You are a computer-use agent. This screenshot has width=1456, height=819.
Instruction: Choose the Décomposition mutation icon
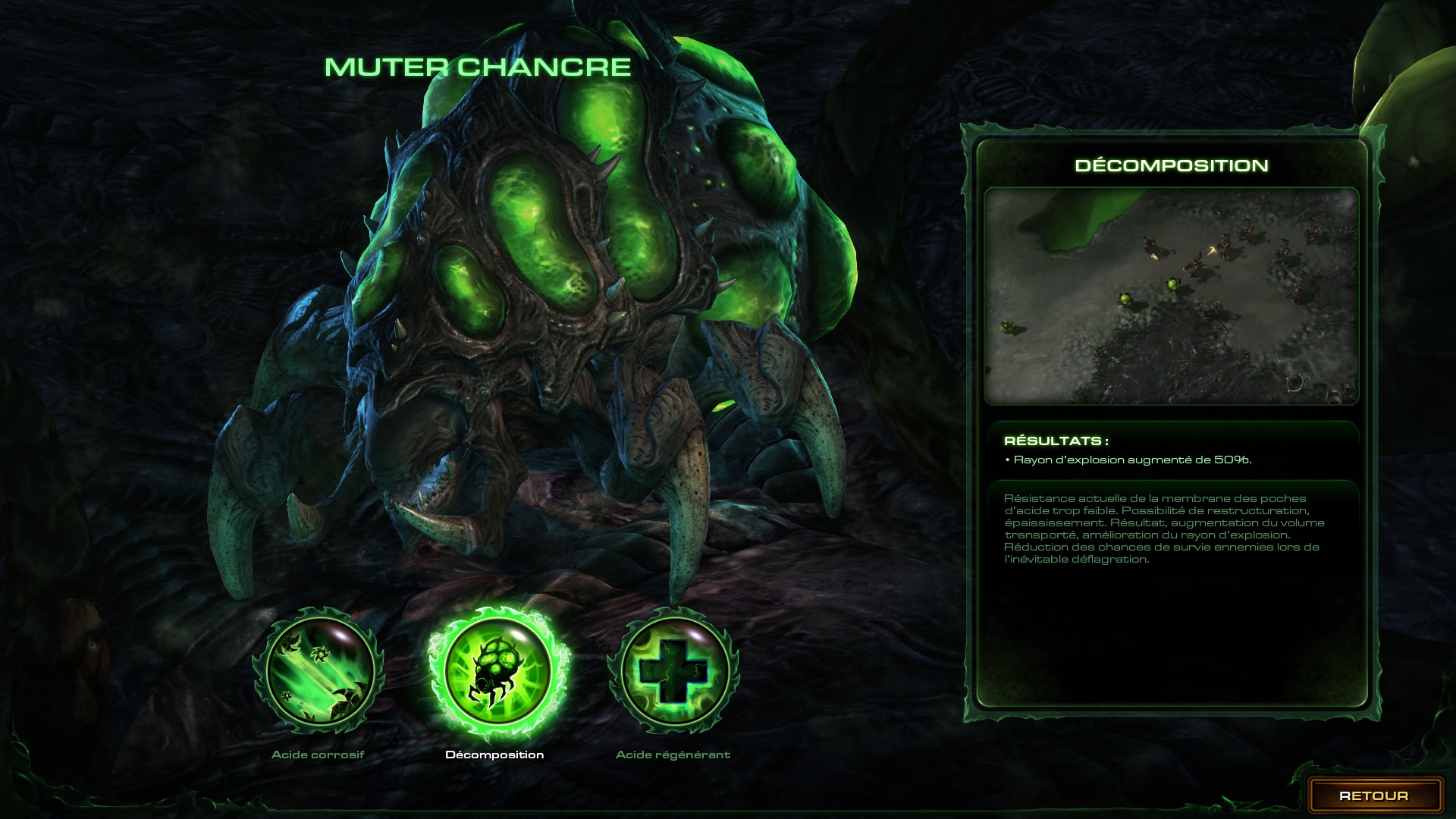click(497, 672)
